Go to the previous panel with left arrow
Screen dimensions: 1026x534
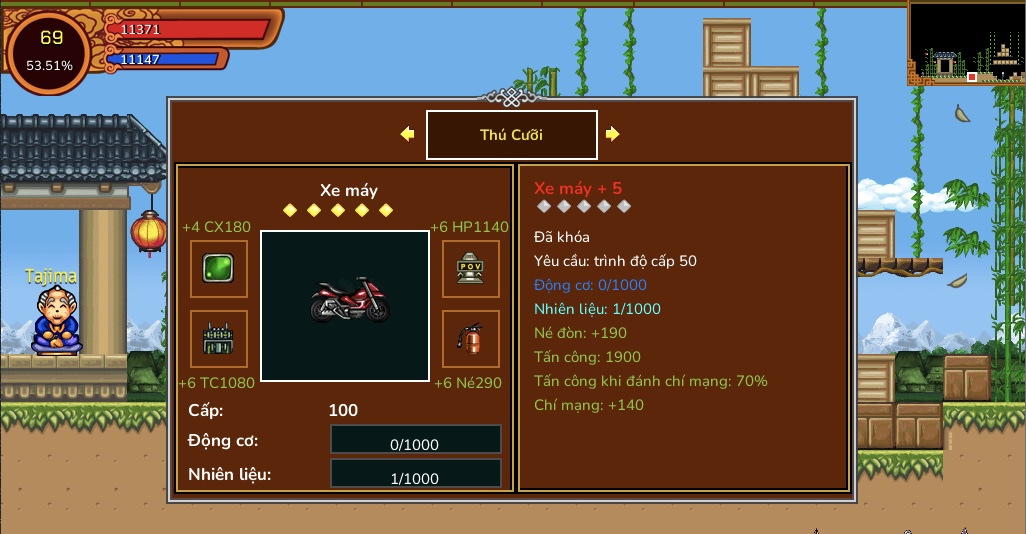[x=407, y=134]
